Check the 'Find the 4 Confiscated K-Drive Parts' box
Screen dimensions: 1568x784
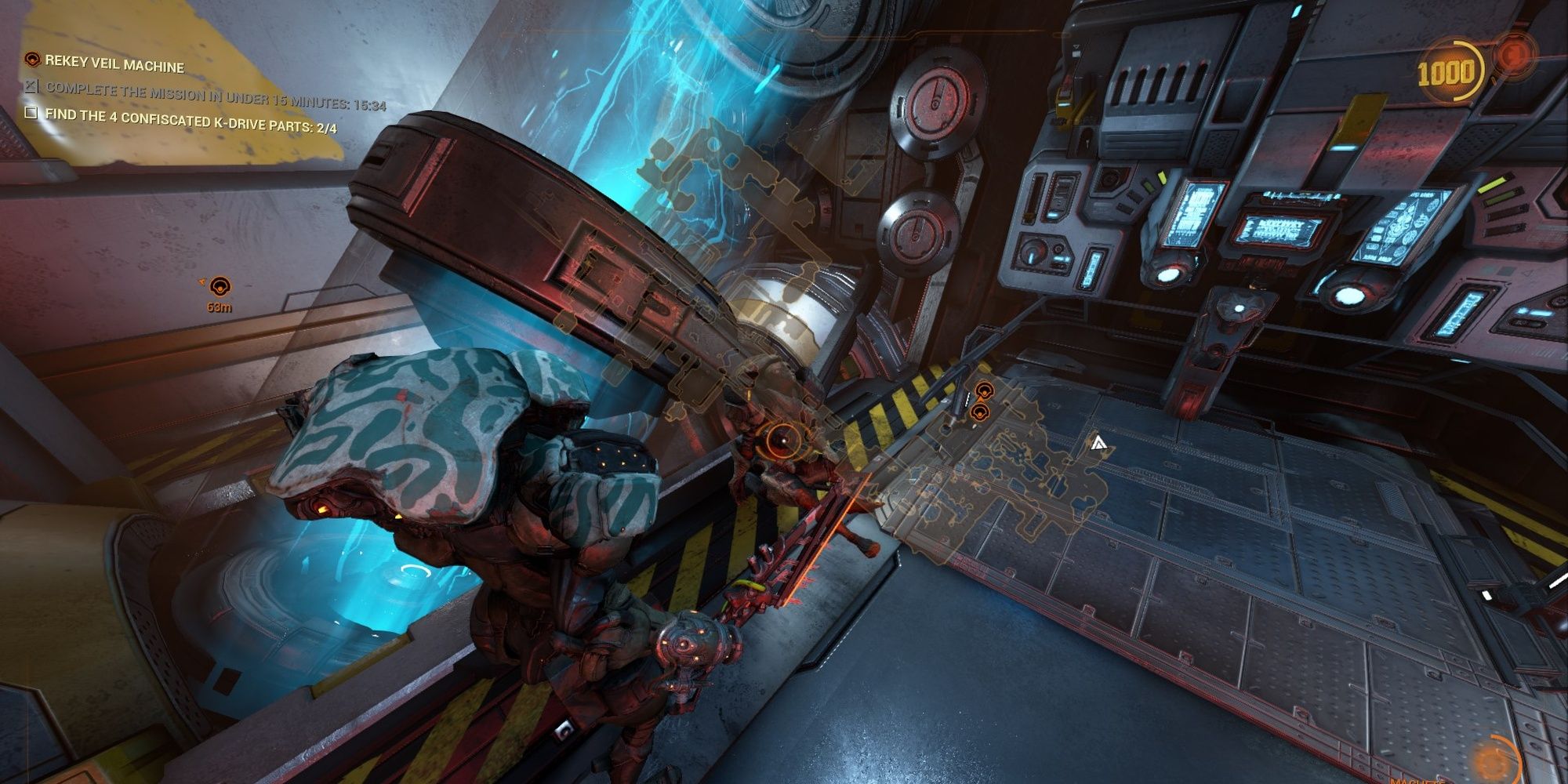point(30,113)
